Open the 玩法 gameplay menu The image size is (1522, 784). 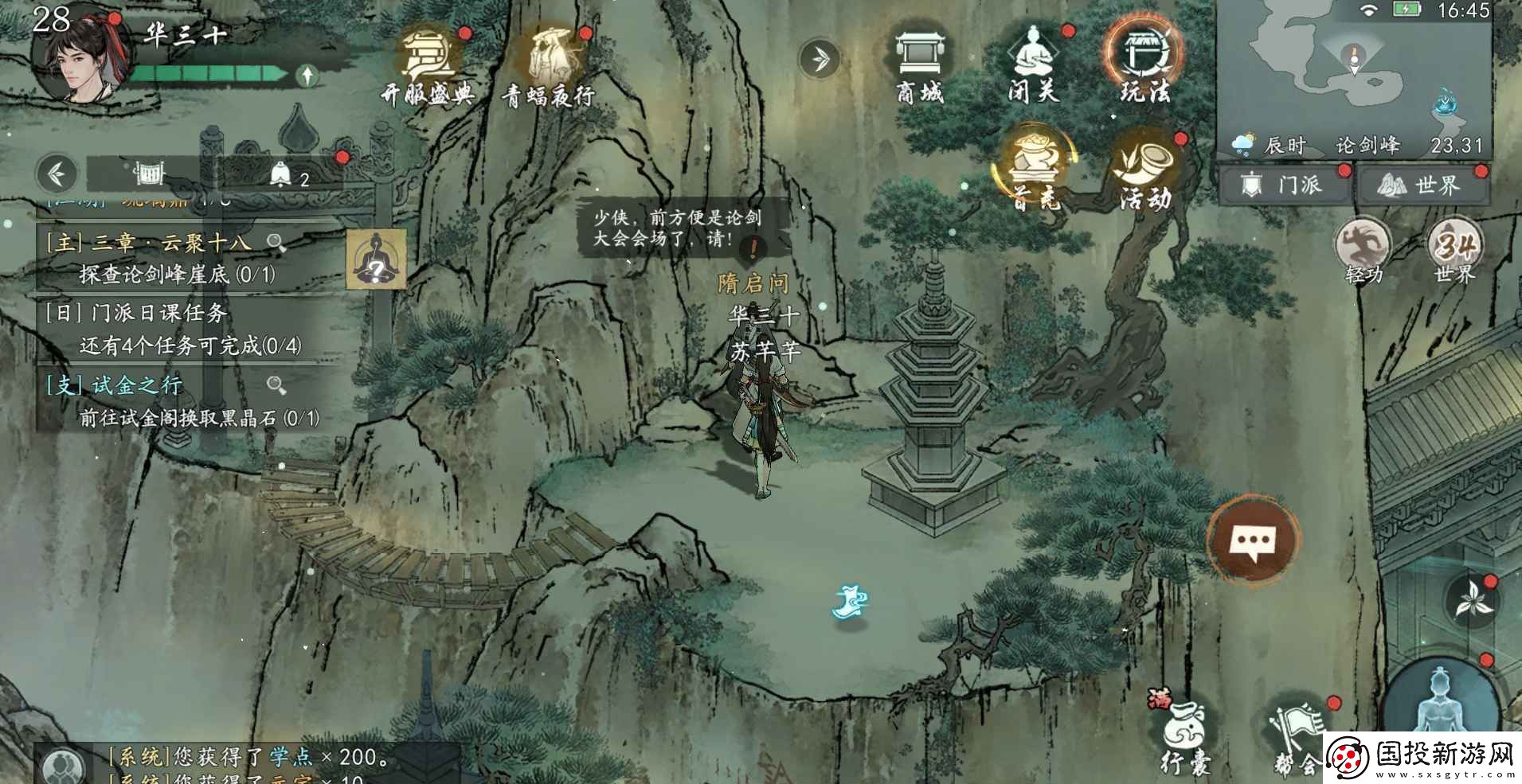1144,64
